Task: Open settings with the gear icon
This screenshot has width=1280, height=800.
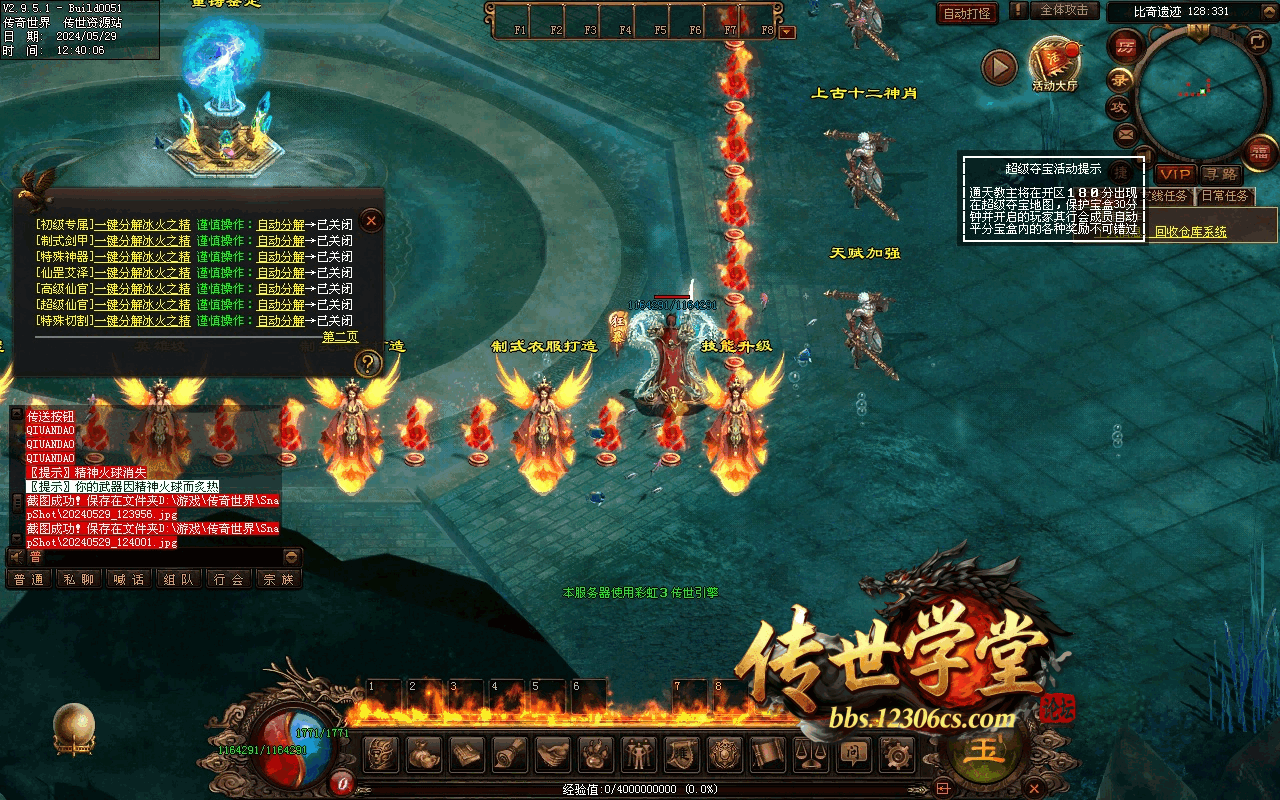Action: coord(895,754)
